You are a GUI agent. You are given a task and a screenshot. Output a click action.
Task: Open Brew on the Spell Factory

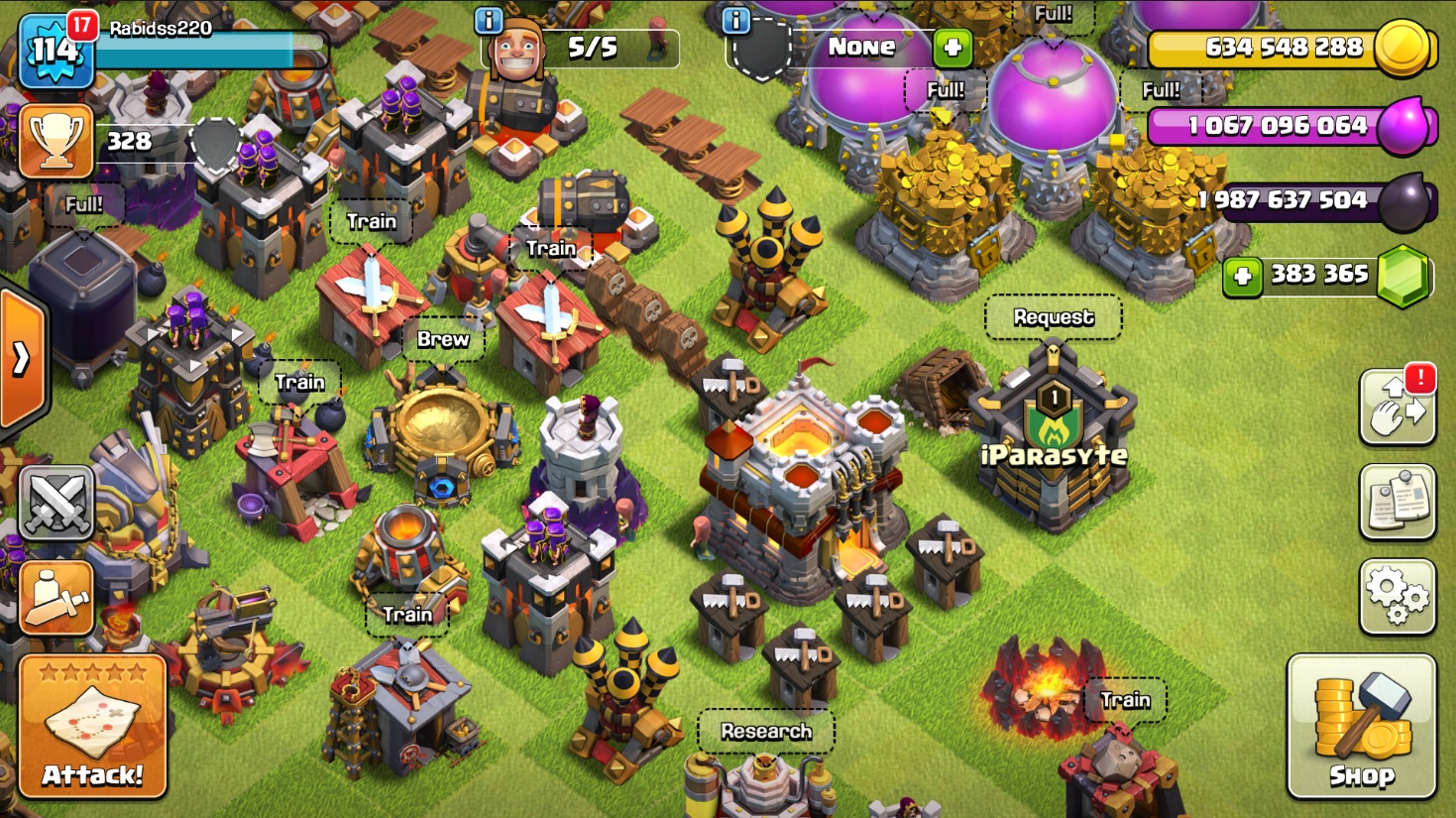pyautogui.click(x=443, y=339)
